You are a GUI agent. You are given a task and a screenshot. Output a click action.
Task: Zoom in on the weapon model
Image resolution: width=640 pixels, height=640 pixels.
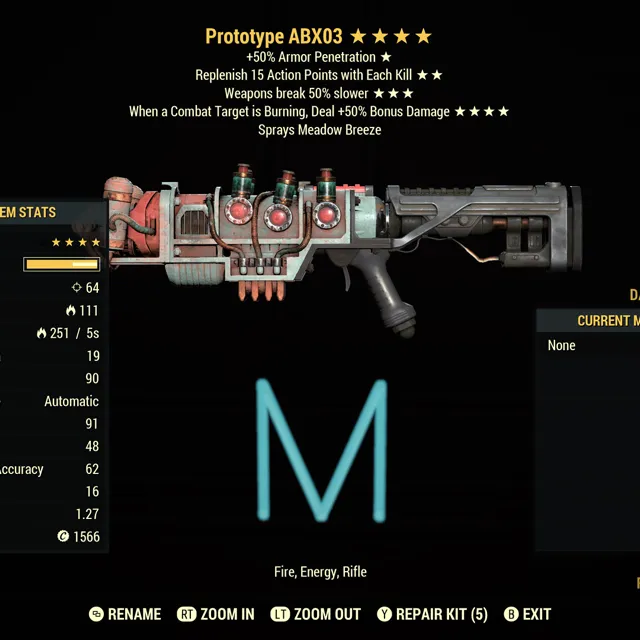tap(216, 614)
